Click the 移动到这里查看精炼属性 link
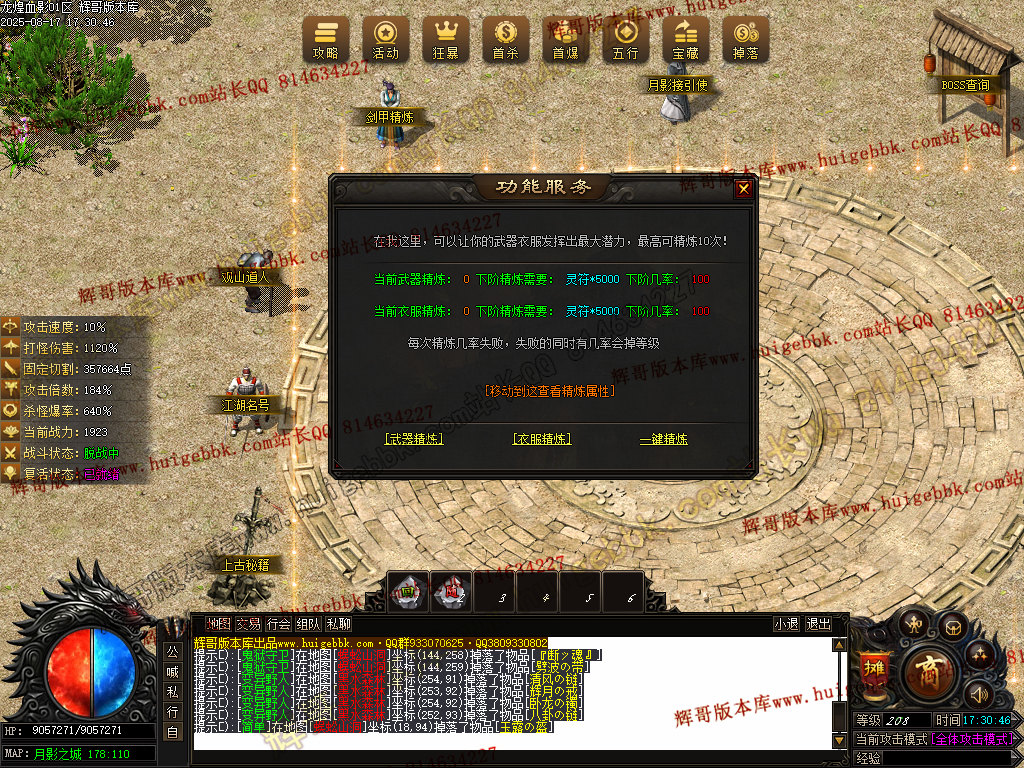 548,391
